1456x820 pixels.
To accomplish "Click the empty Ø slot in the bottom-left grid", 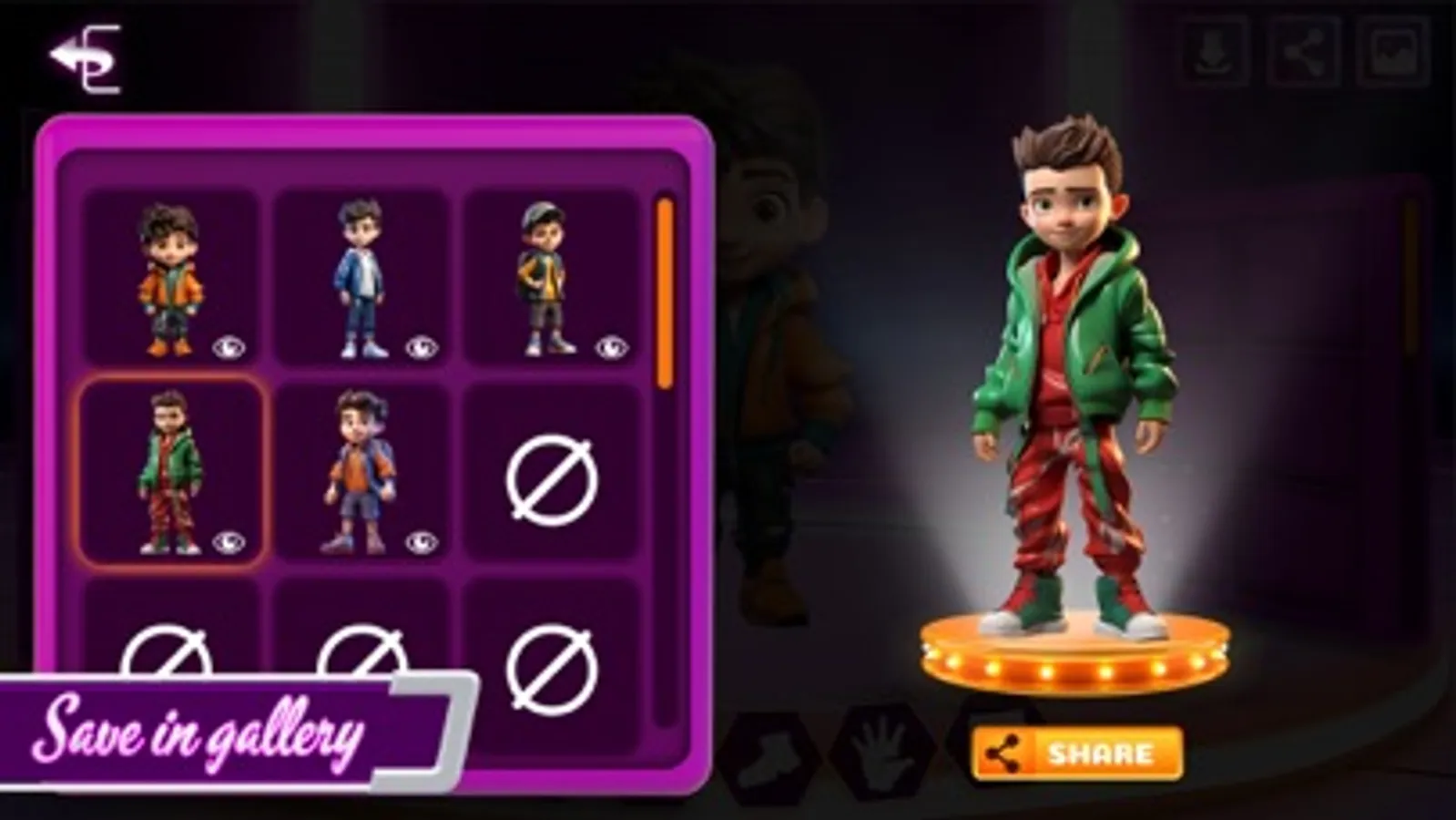I will click(x=164, y=665).
